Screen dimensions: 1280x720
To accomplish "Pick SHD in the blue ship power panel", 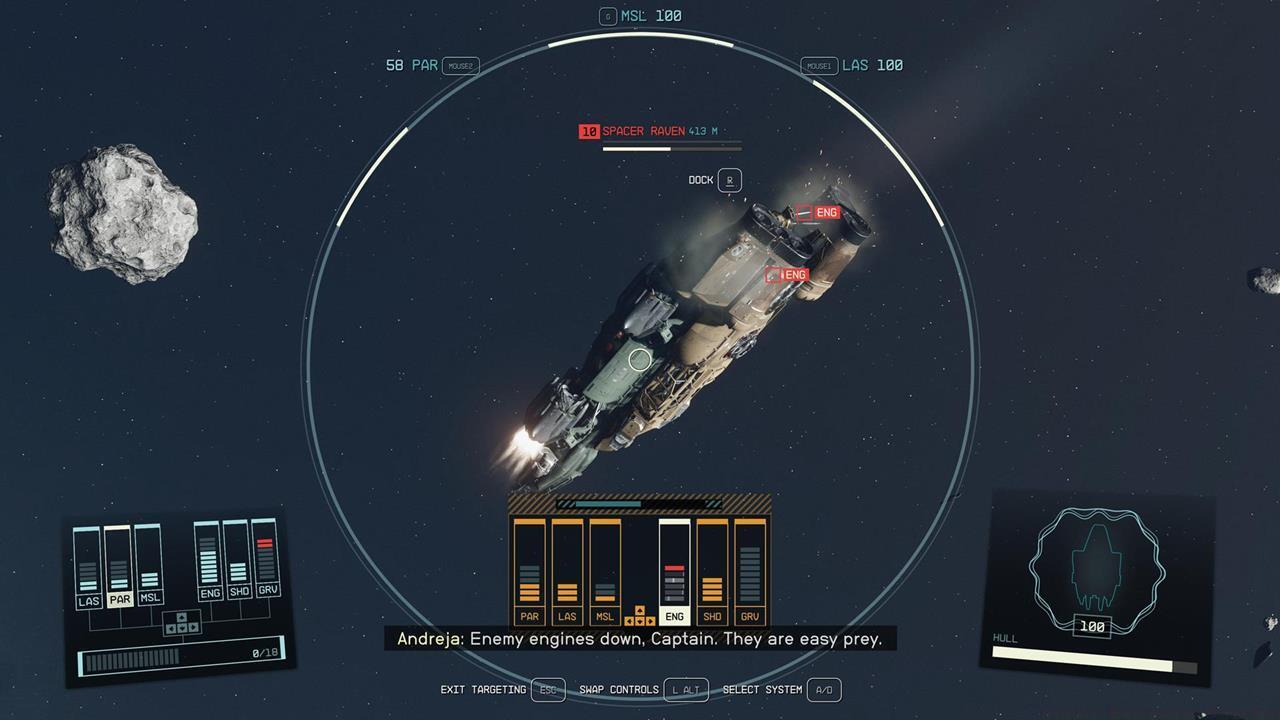I will point(239,591).
